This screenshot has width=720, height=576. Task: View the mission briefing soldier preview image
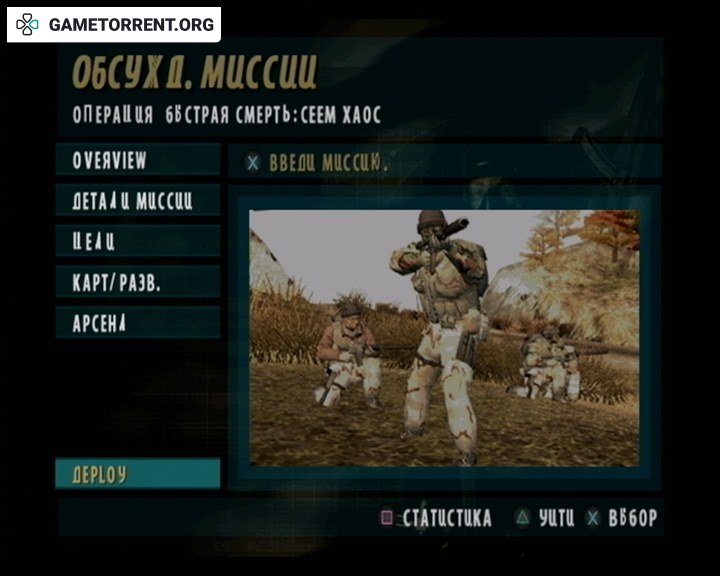(x=443, y=338)
